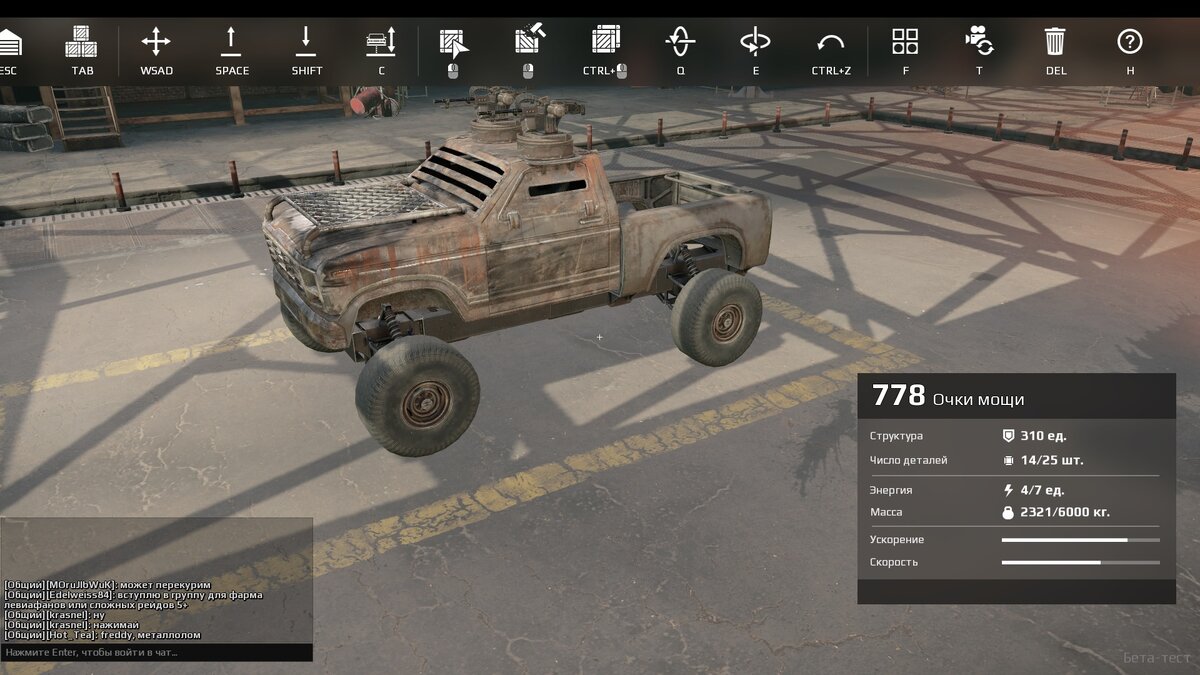Select the multi-part group selection tool

tap(605, 42)
